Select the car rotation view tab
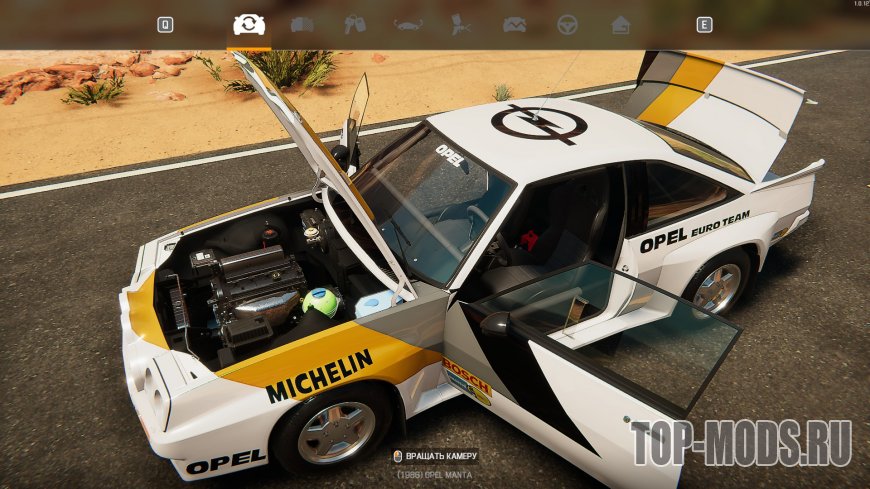Image resolution: width=870 pixels, height=489 pixels. 249,24
